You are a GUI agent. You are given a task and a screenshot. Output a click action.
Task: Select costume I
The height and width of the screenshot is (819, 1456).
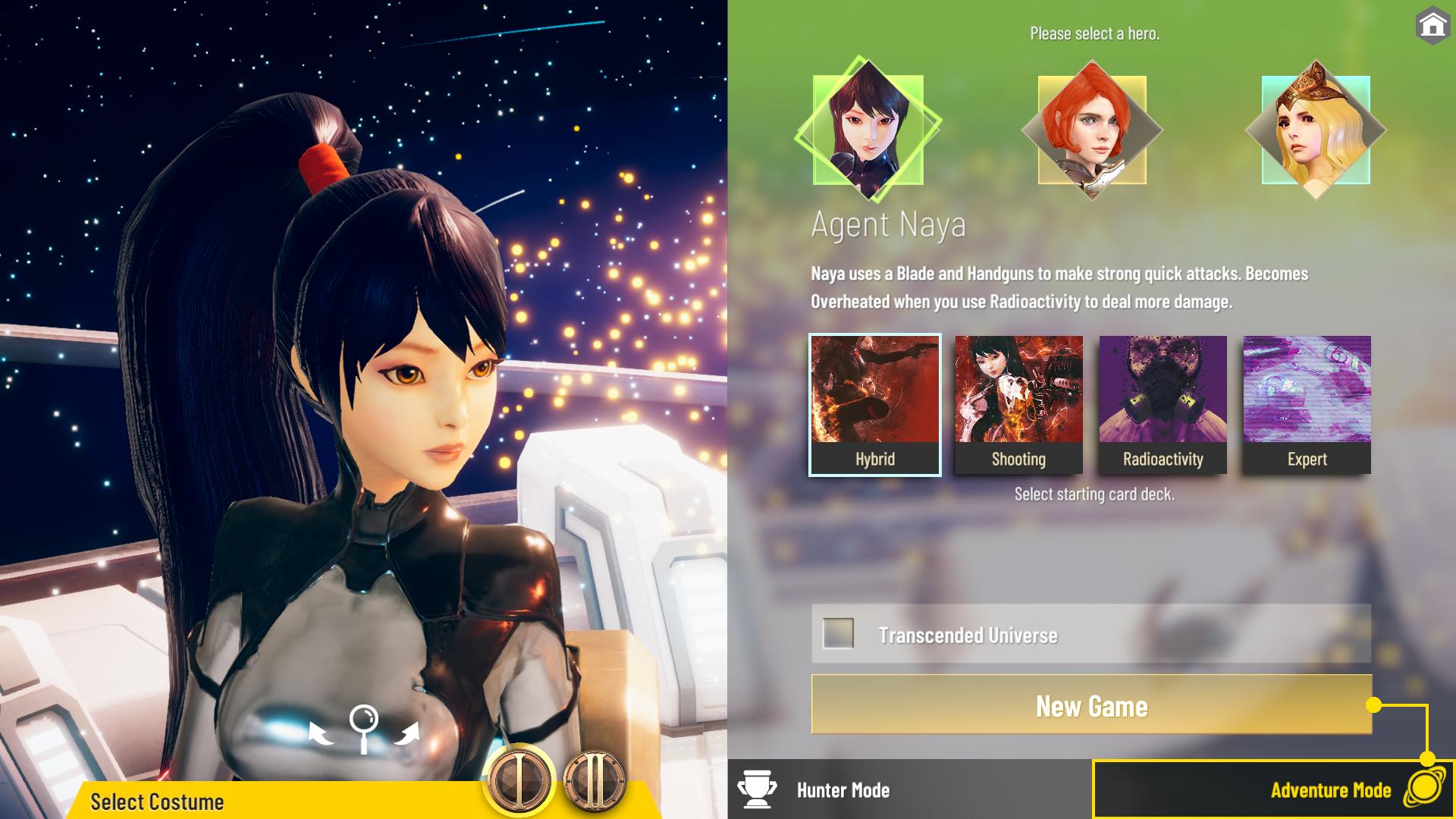tap(520, 780)
